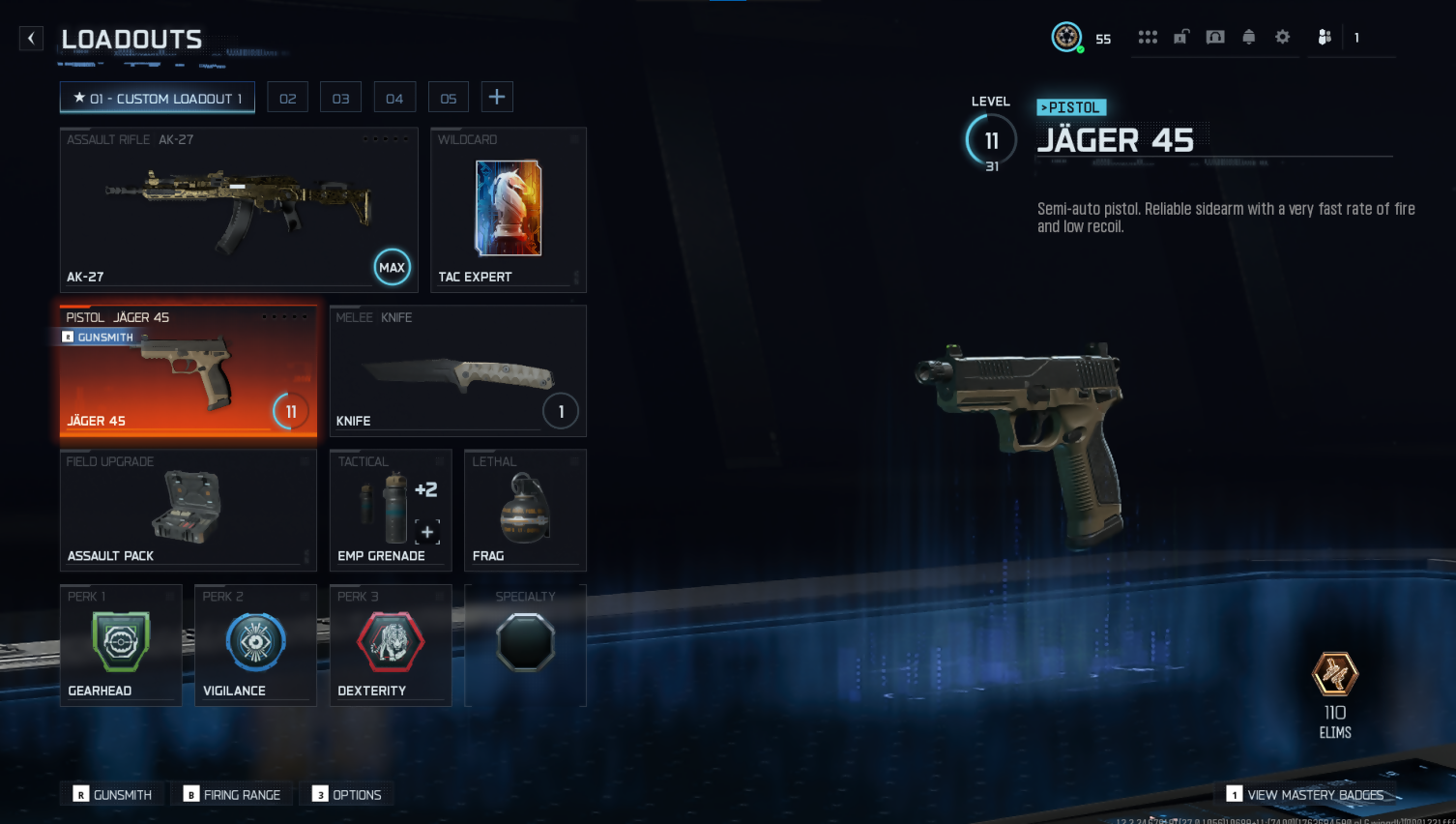Add a new loadout with plus button
Screen dimensions: 1456x824
497,97
